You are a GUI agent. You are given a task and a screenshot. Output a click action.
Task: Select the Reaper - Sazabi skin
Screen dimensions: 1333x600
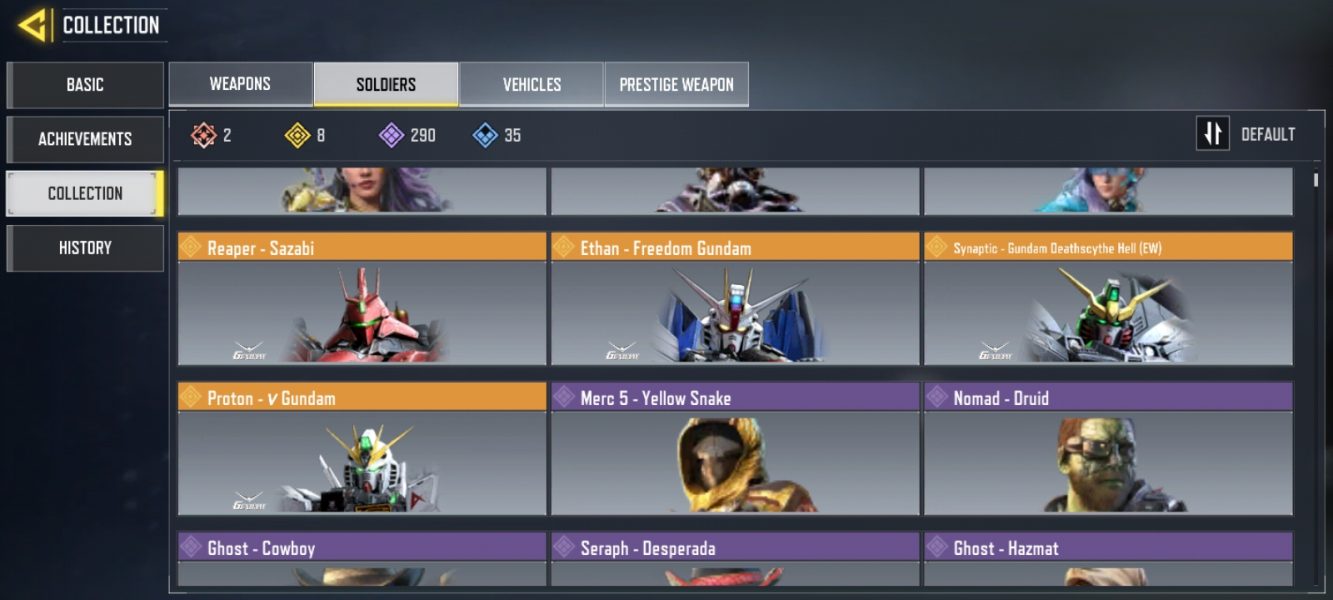(x=362, y=299)
